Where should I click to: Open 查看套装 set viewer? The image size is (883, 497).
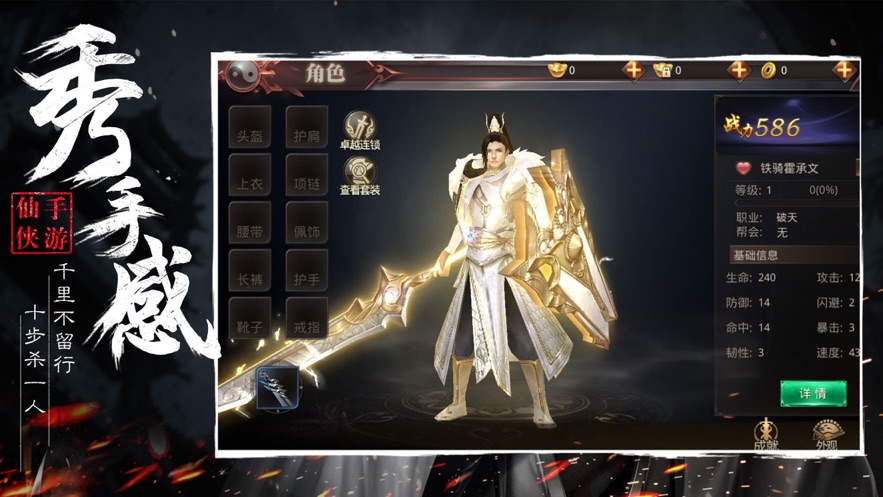[x=360, y=175]
